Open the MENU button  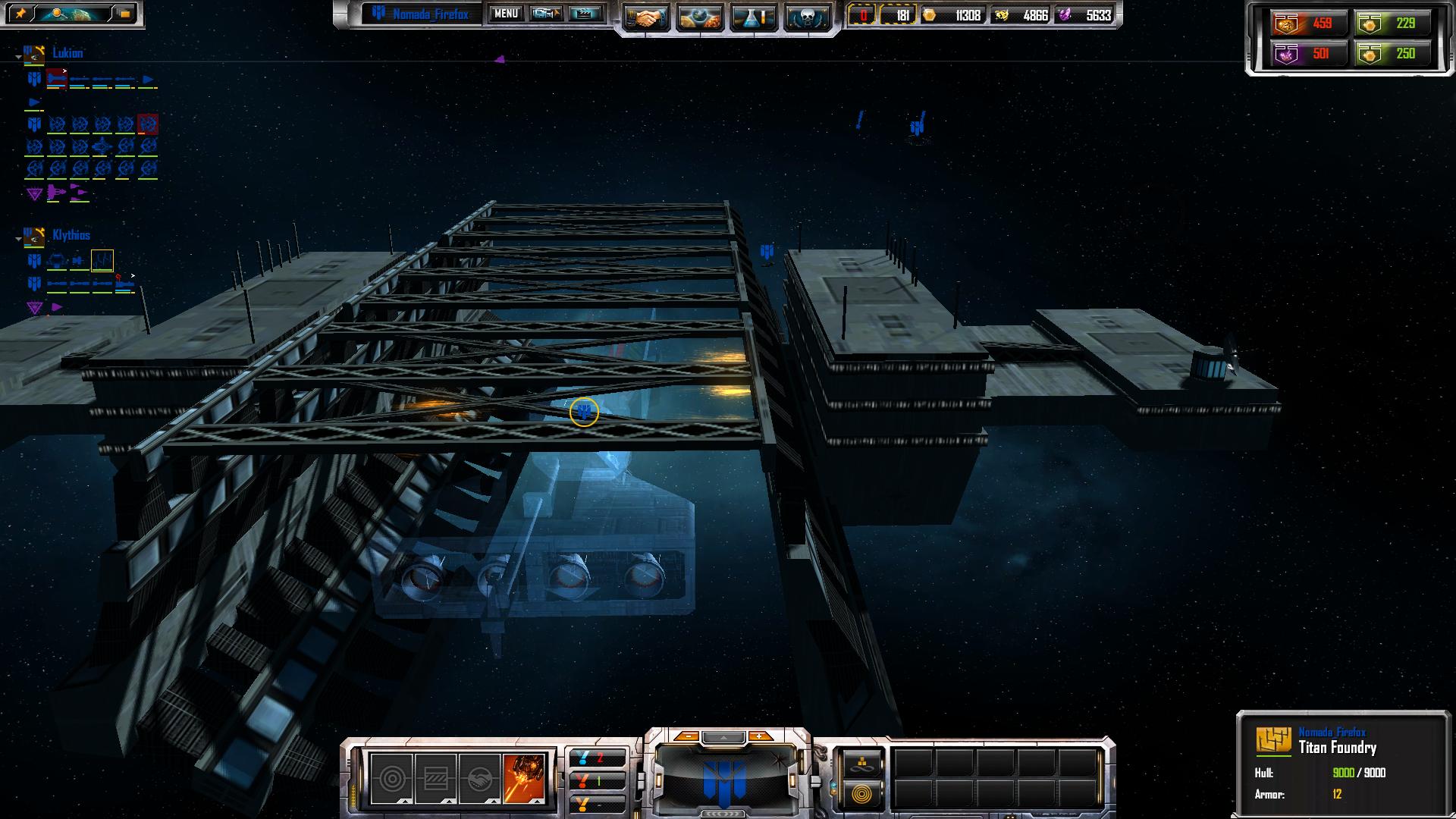[x=506, y=14]
